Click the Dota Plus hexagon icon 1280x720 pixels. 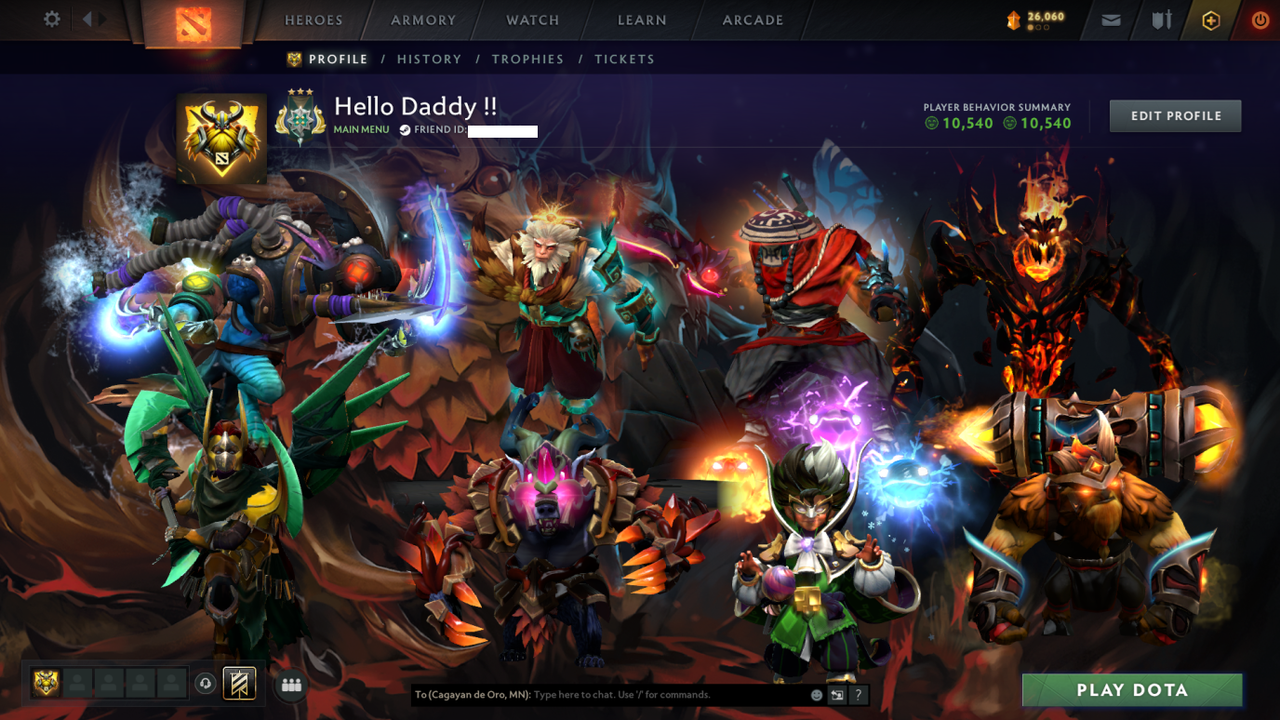(x=1209, y=20)
